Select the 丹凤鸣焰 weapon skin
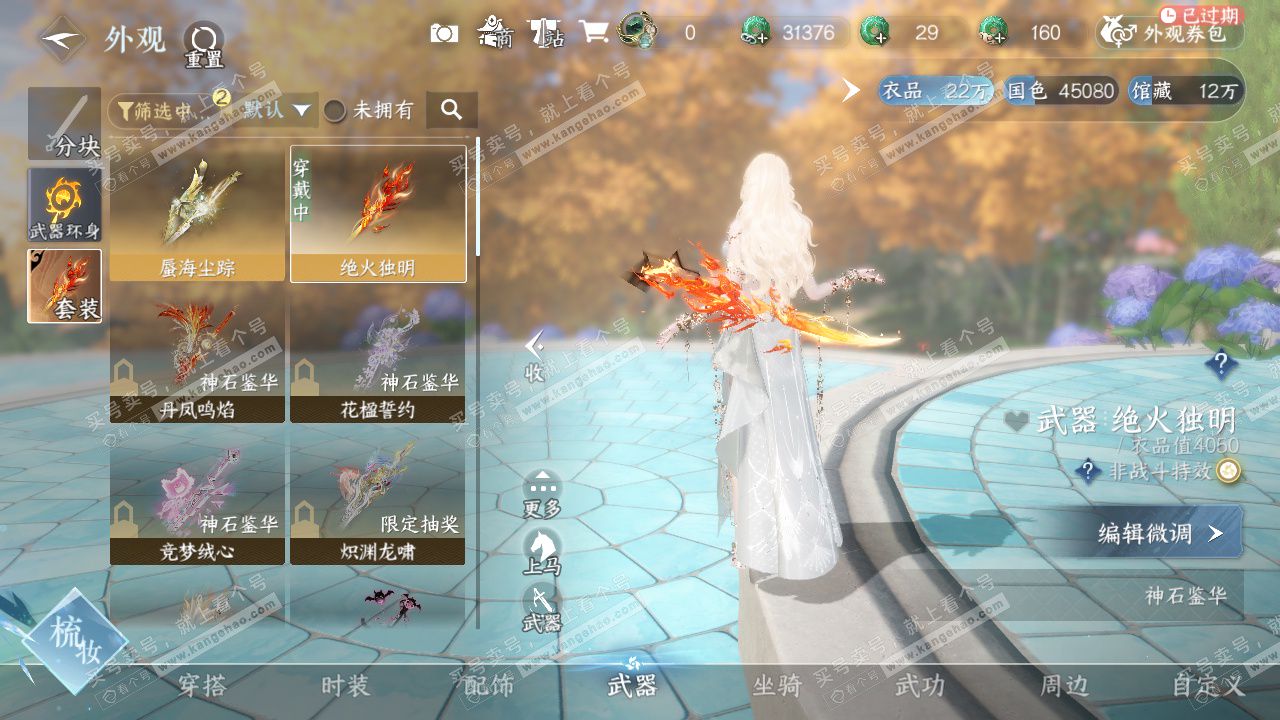Image resolution: width=1280 pixels, height=720 pixels. [197, 356]
